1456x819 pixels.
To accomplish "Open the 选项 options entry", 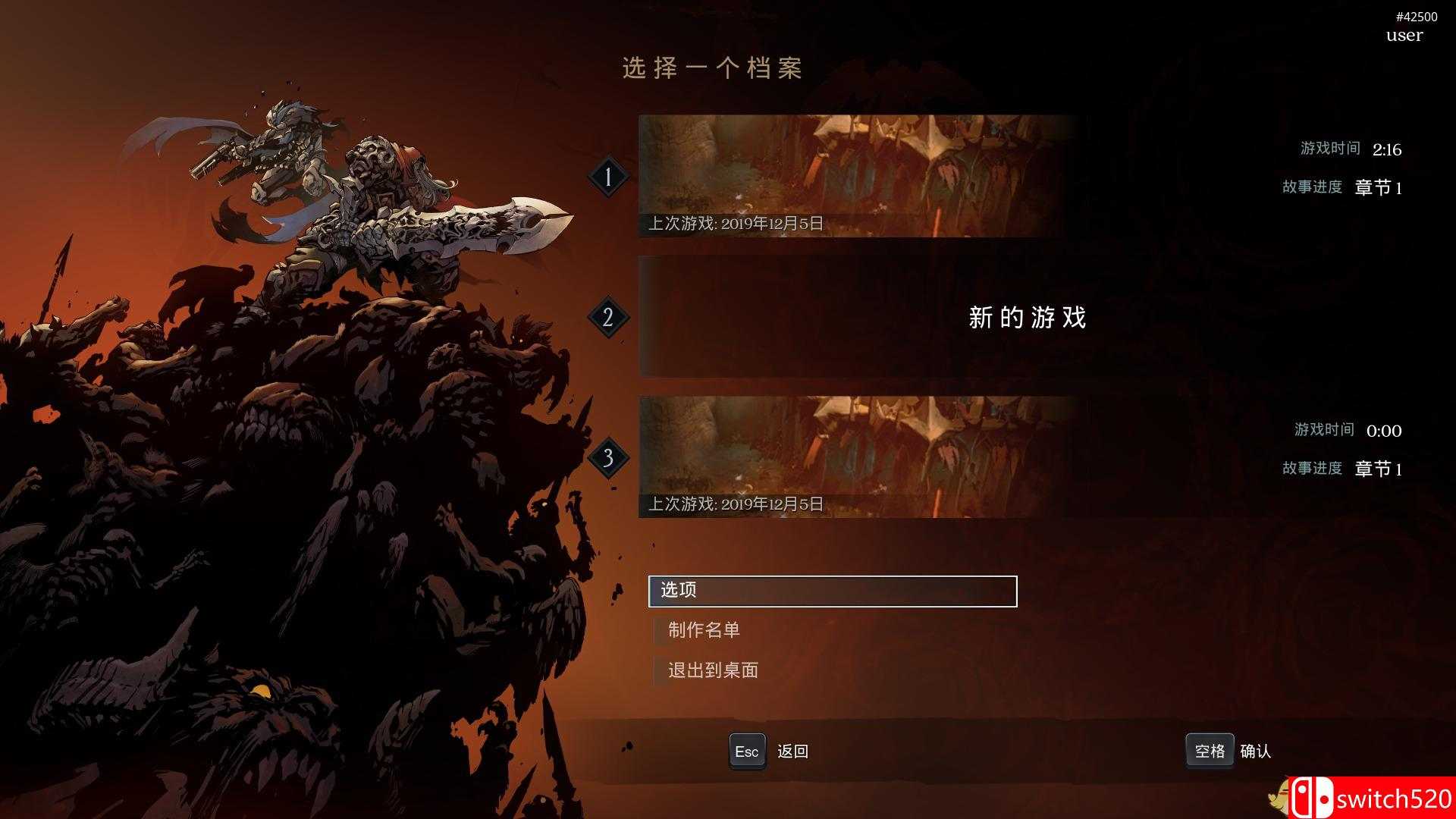I will (x=682, y=591).
